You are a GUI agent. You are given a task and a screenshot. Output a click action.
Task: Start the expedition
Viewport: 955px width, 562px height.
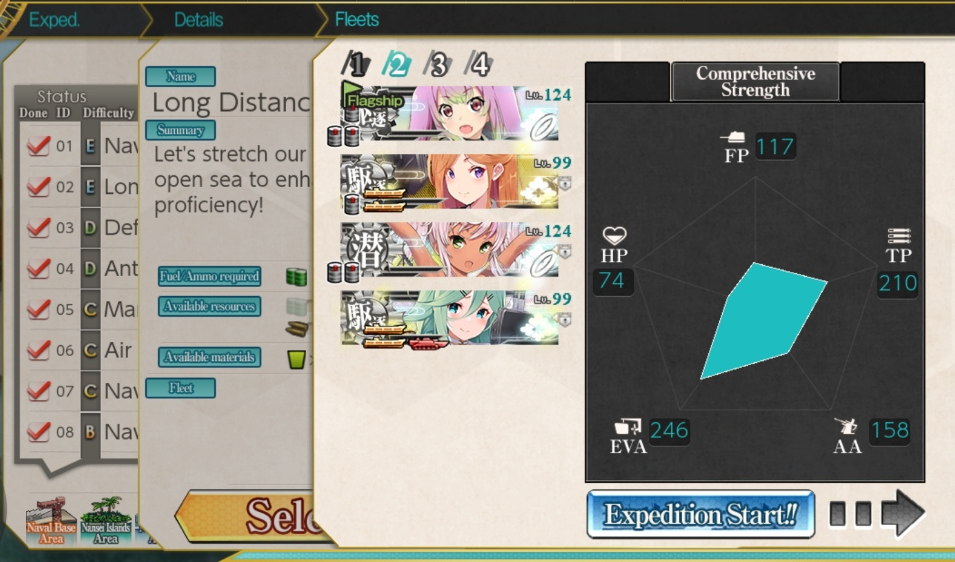click(x=700, y=515)
